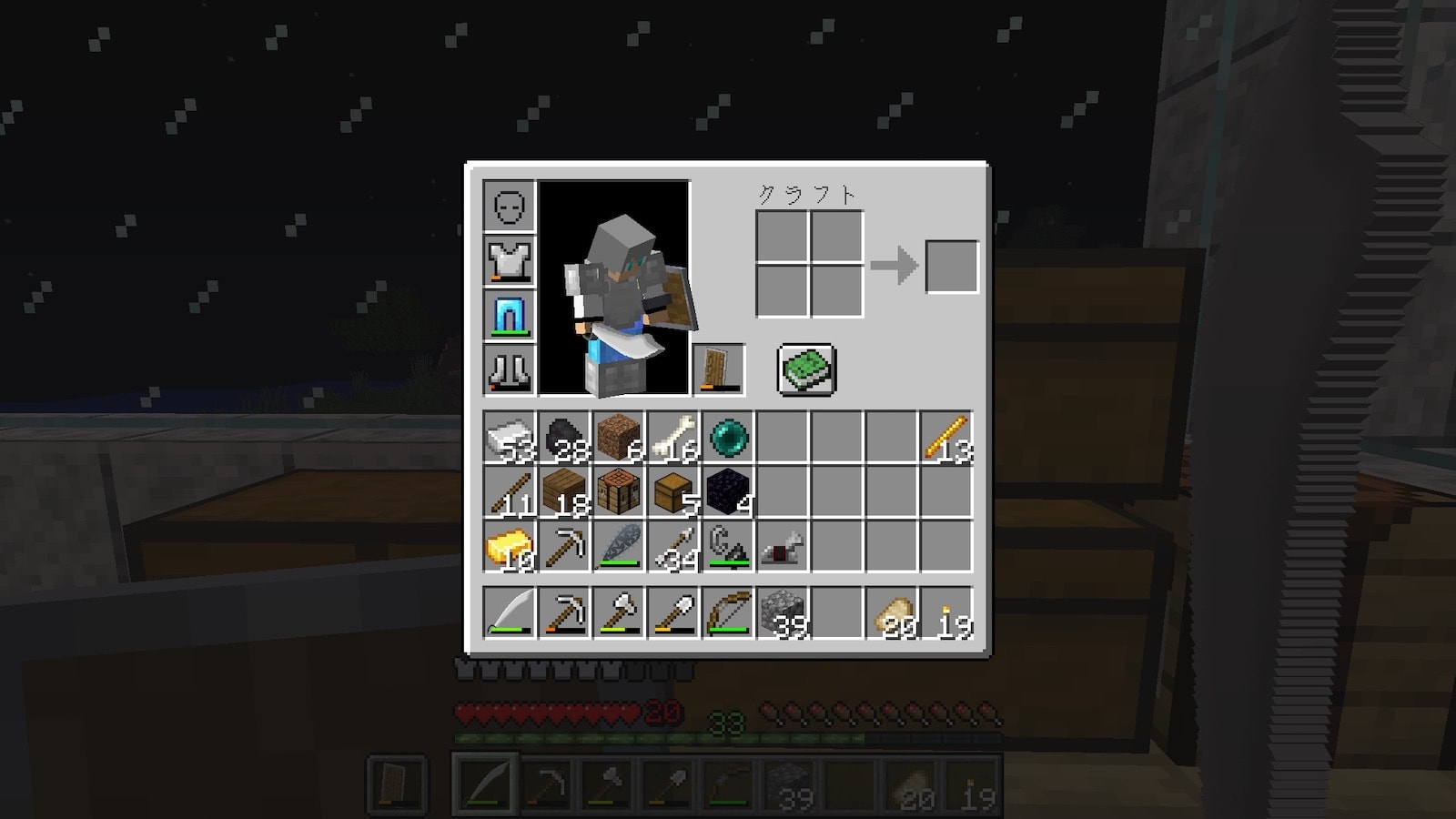Pick up the arrows stack of 34
The image size is (1456, 819).
[x=673, y=547]
